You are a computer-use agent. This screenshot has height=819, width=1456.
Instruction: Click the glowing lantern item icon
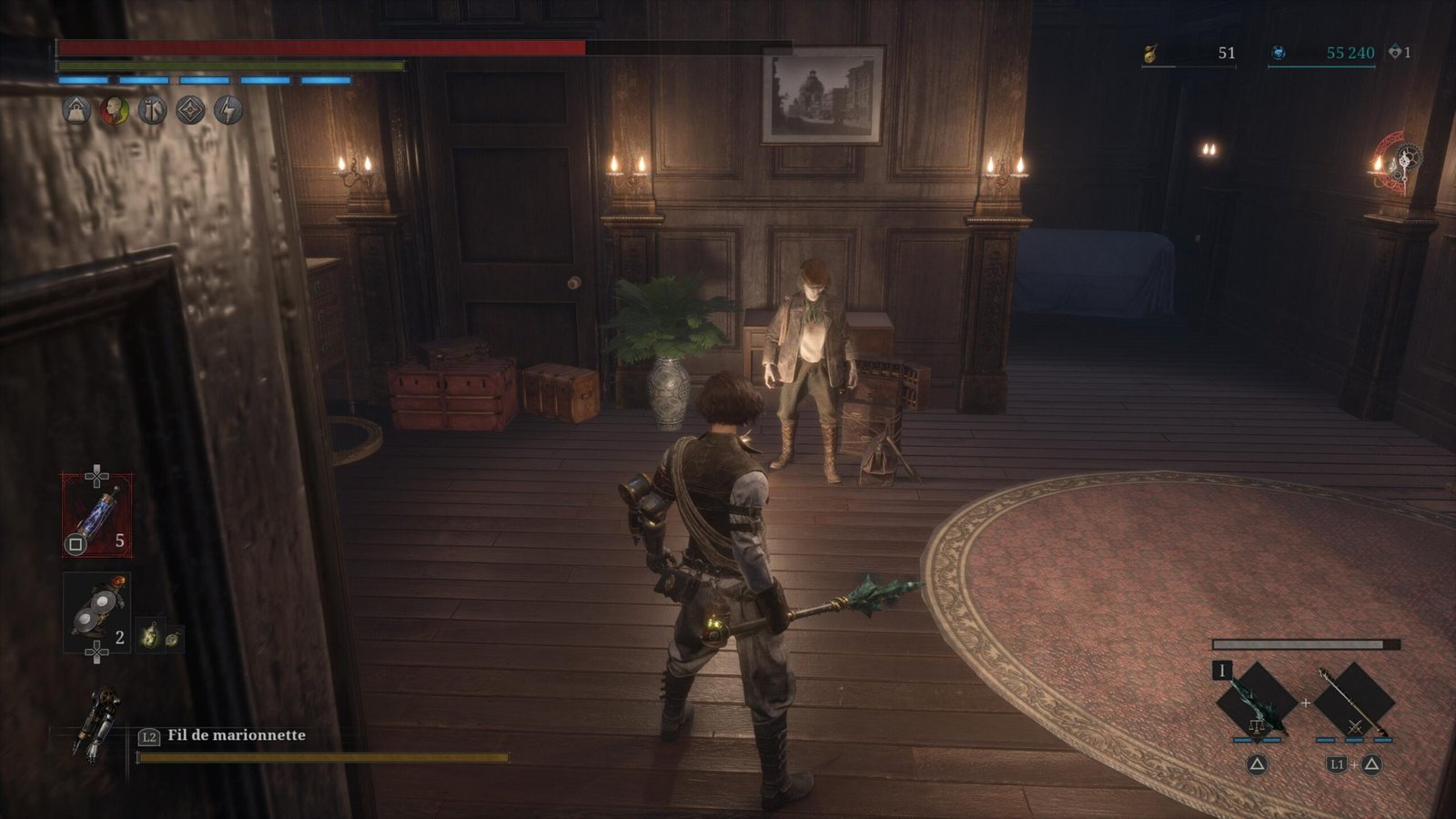pos(150,636)
